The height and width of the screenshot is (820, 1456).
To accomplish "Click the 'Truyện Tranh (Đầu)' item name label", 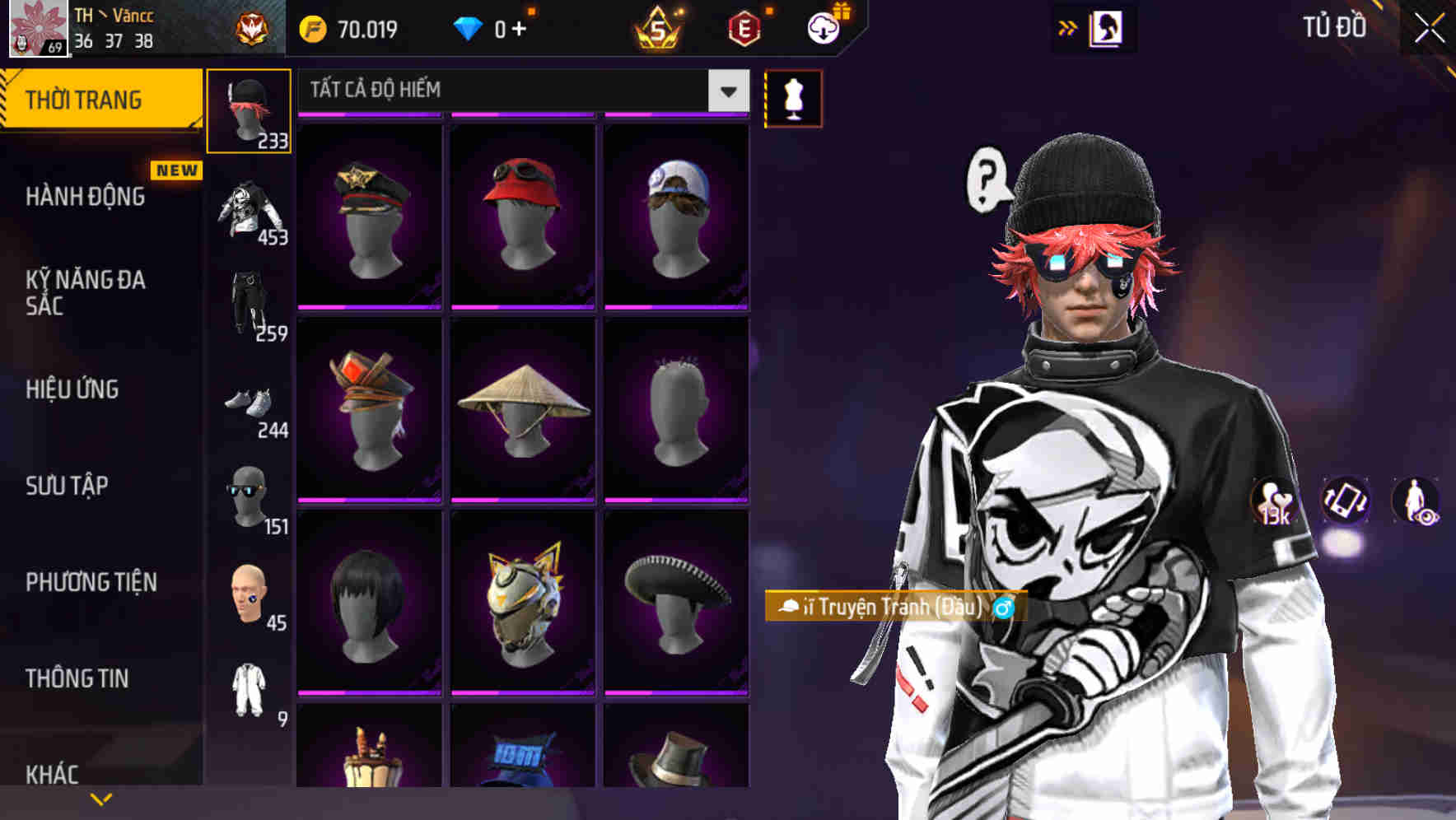I will pyautogui.click(x=885, y=609).
